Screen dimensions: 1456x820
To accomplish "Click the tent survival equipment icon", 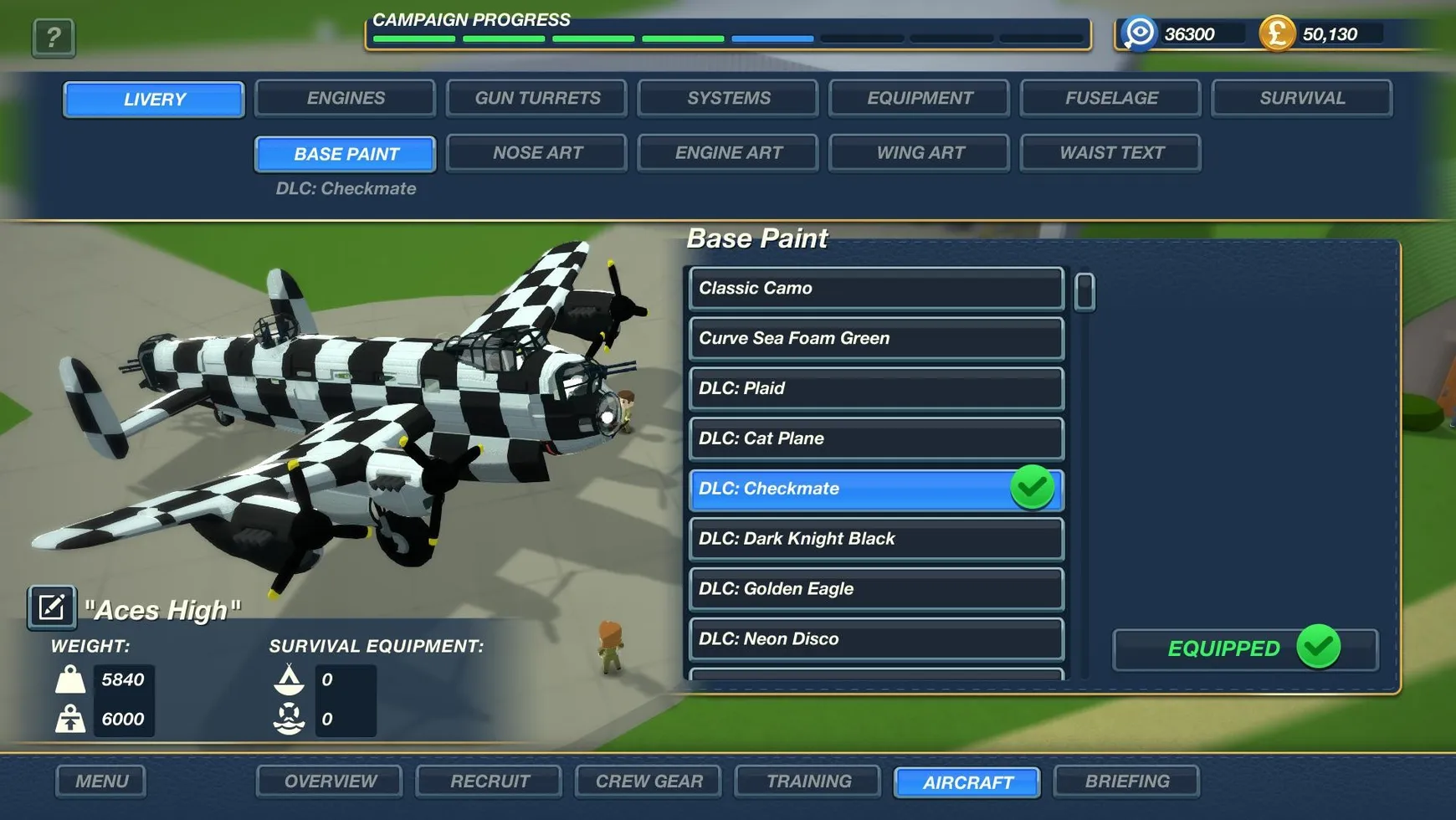I will [289, 679].
